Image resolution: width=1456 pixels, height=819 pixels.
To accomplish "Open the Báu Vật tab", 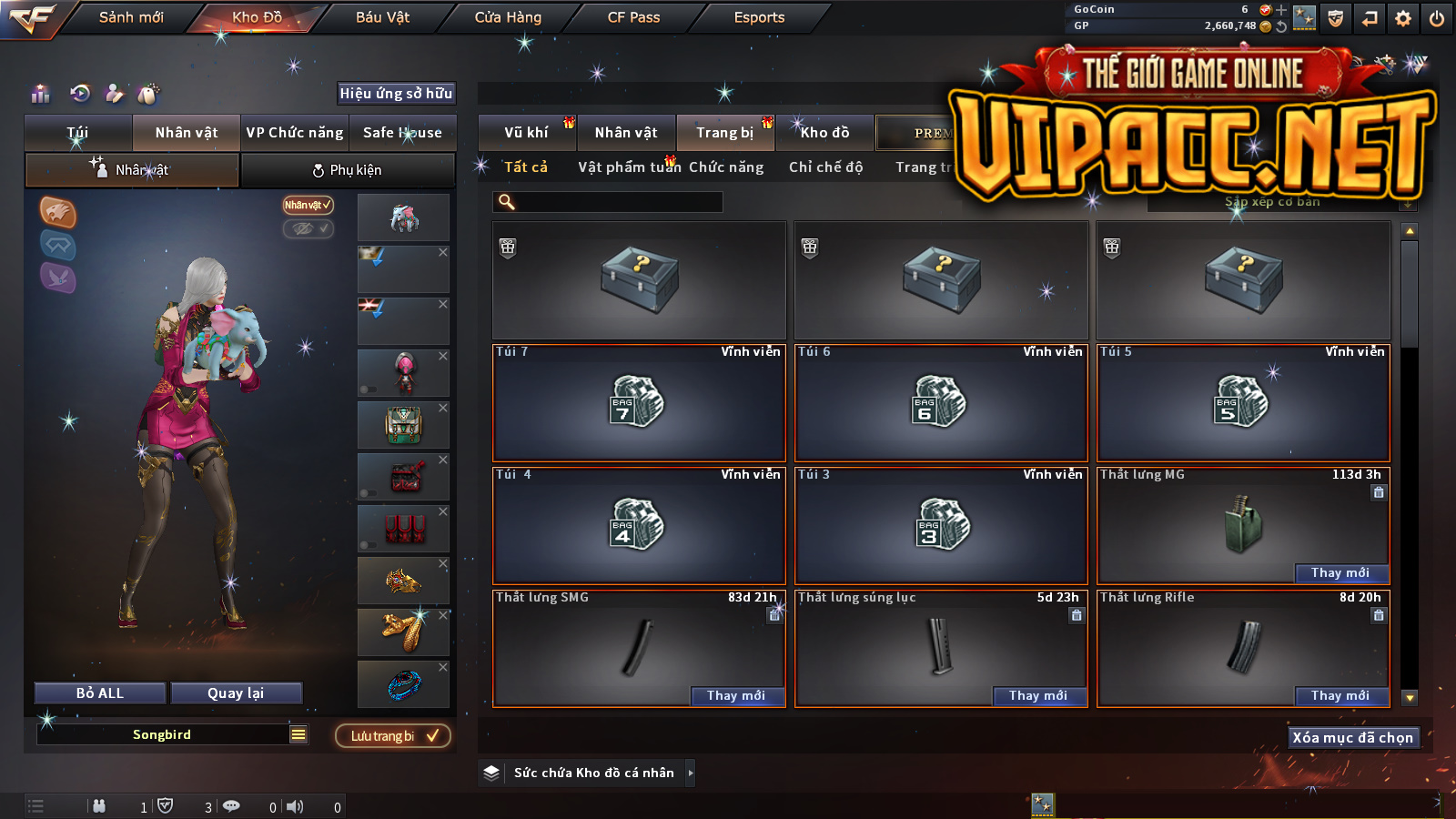I will click(x=382, y=17).
